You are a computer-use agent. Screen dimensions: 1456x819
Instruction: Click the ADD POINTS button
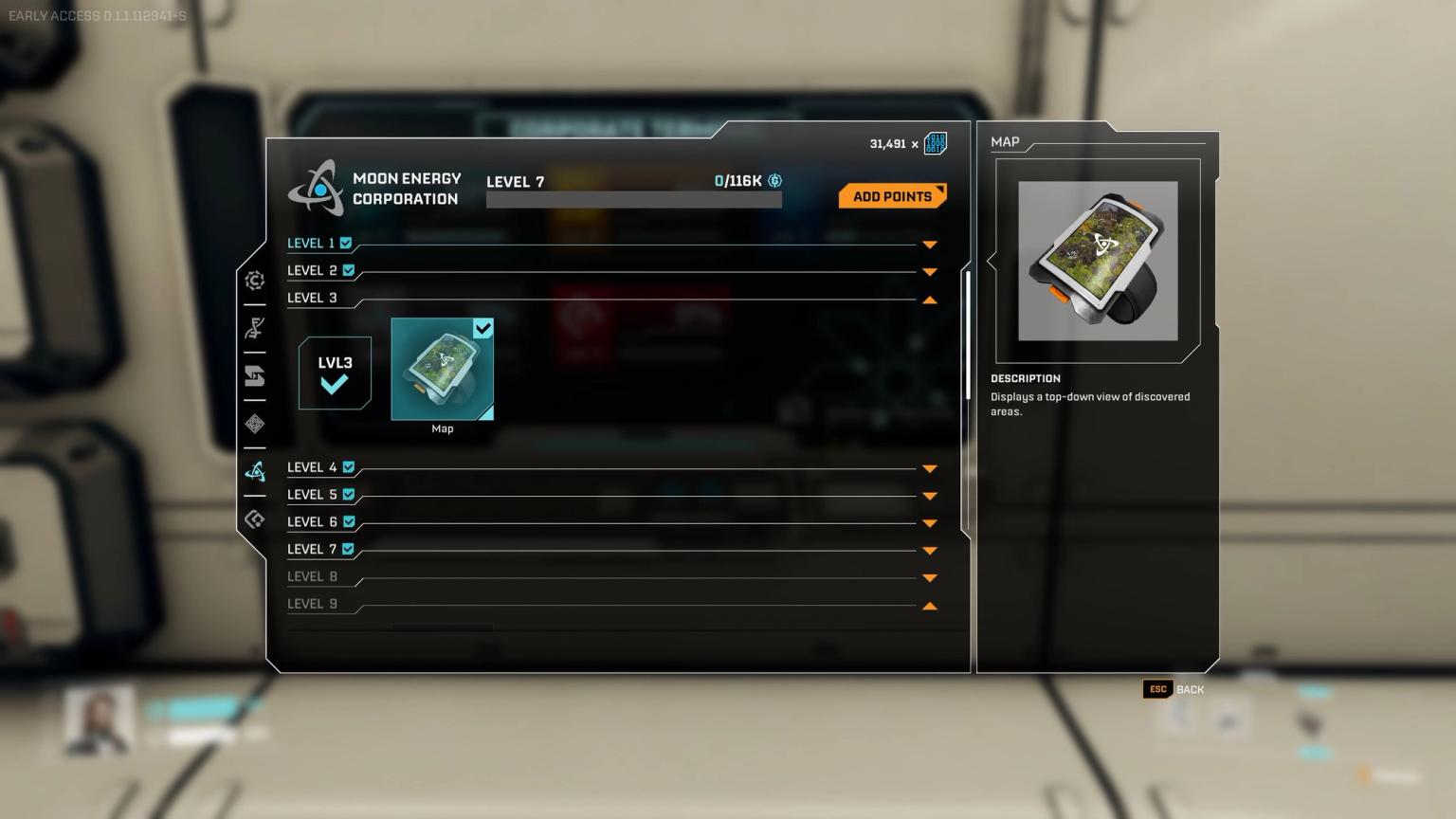[891, 196]
